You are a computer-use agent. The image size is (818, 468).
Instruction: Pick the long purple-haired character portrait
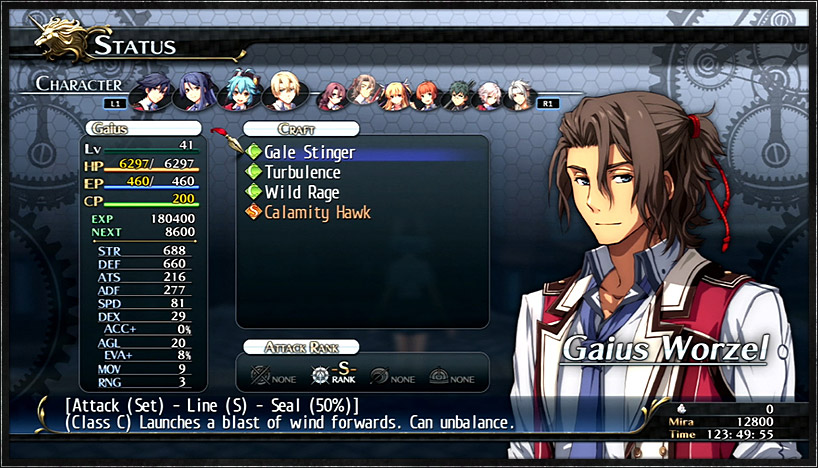click(194, 92)
